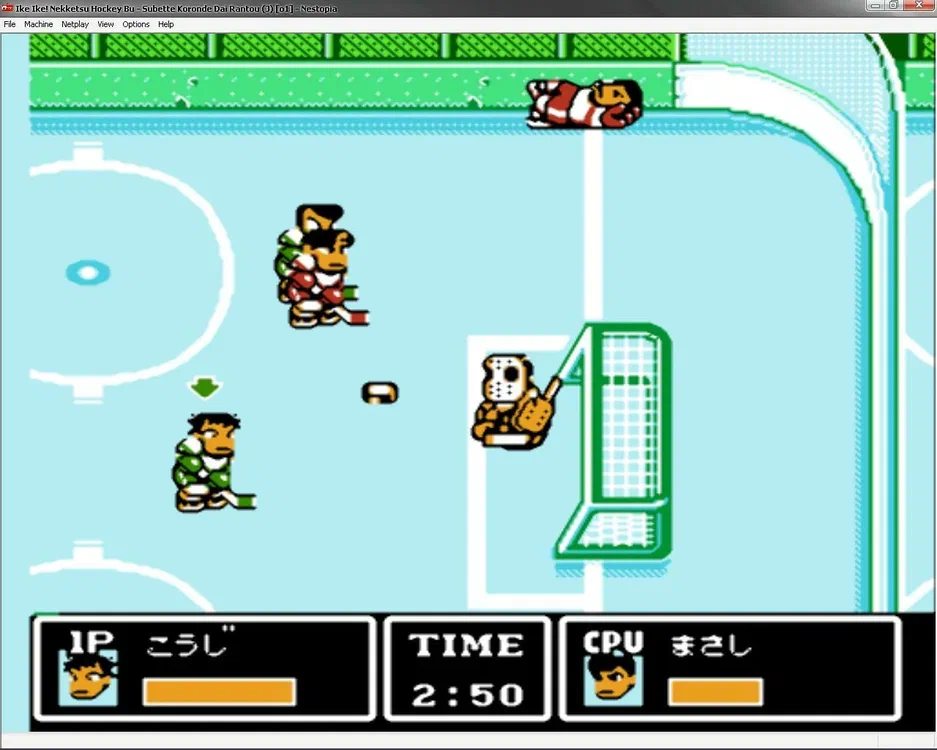This screenshot has width=937, height=750.
Task: Open the emulator Options menu
Action: pos(136,24)
